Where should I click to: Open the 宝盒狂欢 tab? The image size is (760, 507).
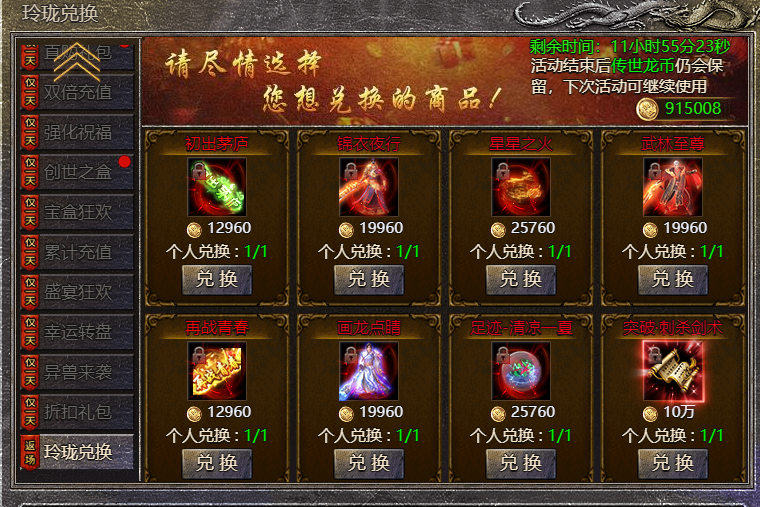coord(78,212)
